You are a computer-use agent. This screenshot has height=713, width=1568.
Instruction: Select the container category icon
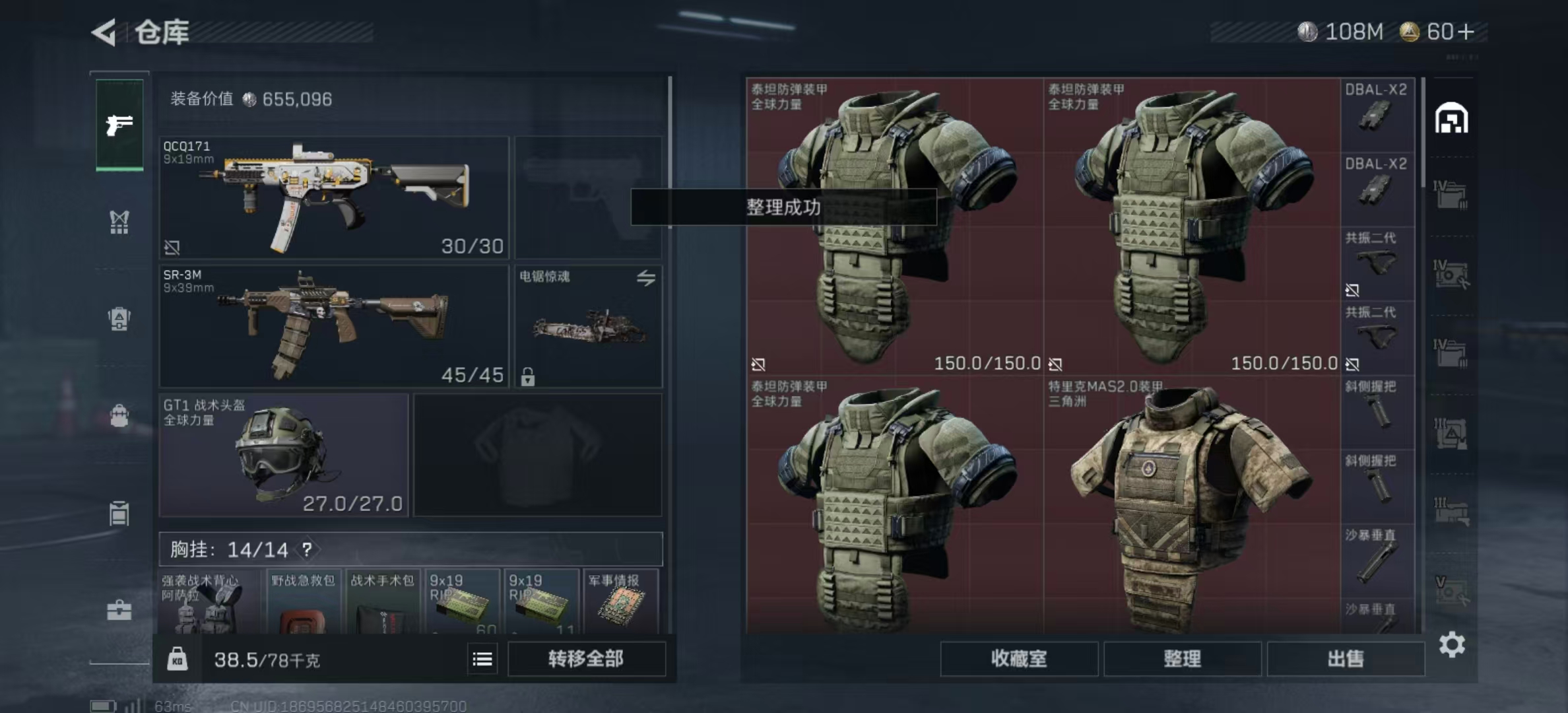click(117, 514)
